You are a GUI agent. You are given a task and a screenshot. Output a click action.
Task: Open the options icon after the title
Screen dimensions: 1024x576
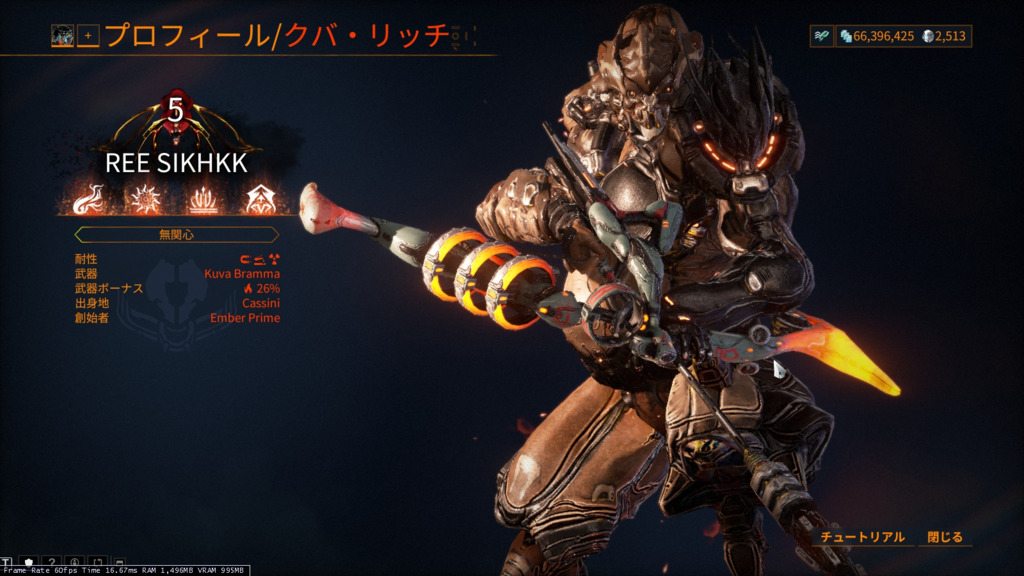point(458,36)
